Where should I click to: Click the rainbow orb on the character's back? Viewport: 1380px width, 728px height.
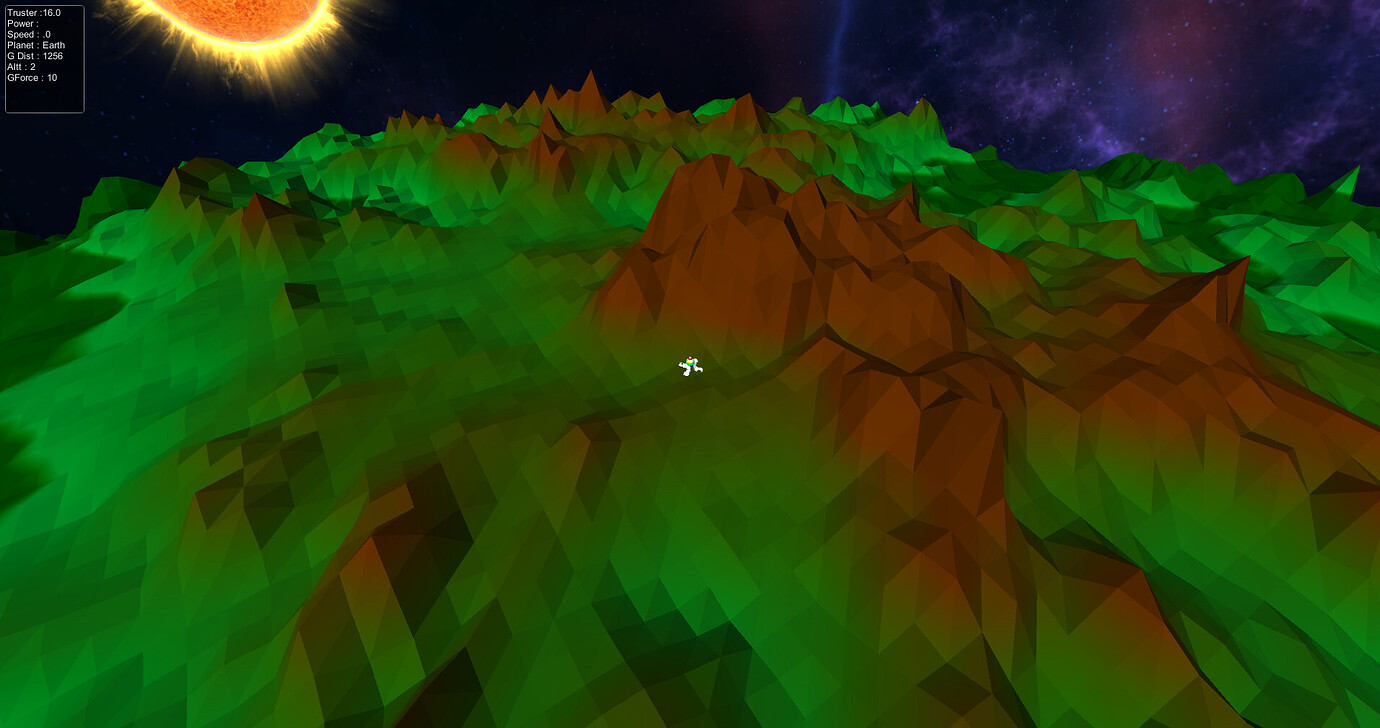[x=690, y=362]
